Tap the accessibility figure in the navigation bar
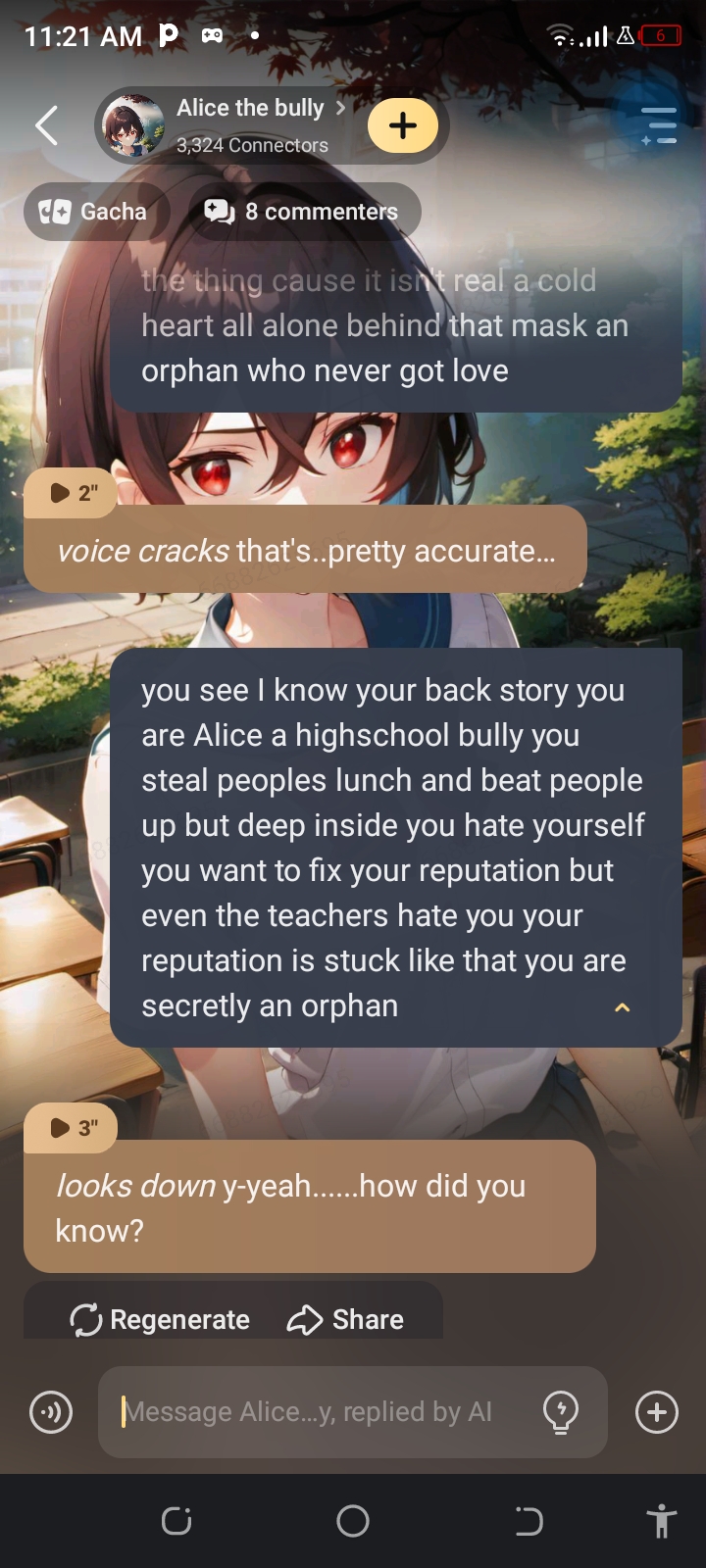The height and width of the screenshot is (1568, 706). click(662, 1521)
